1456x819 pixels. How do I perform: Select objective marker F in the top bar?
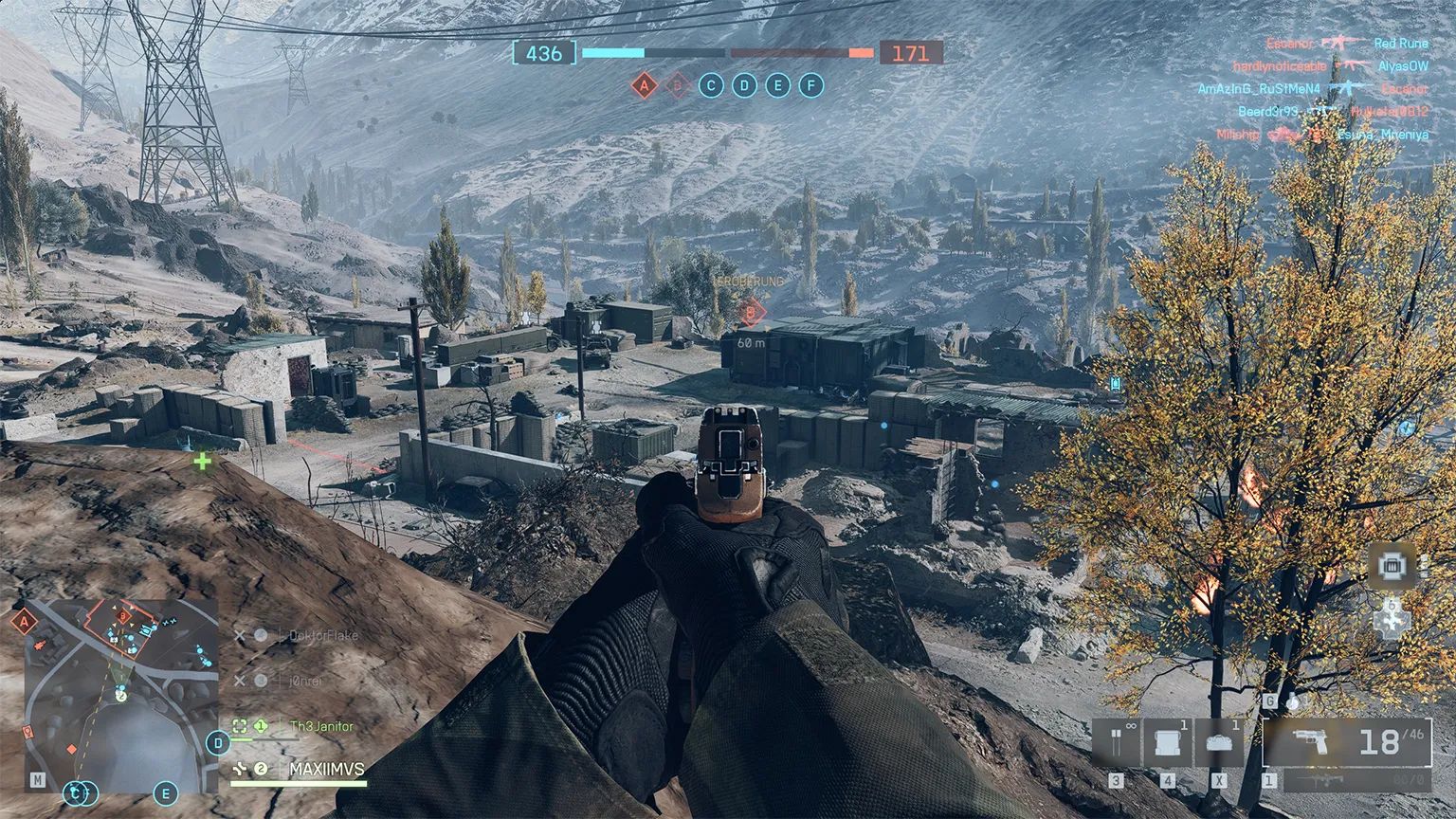coord(810,86)
